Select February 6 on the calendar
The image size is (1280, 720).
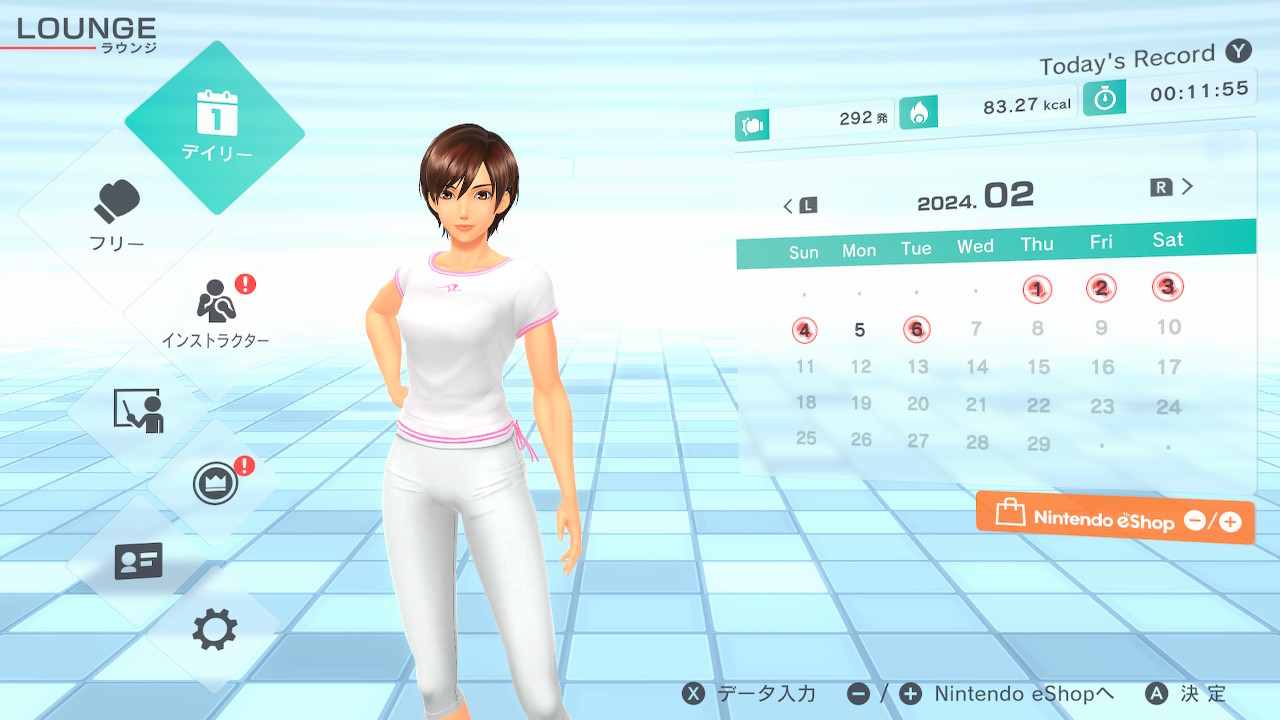917,329
